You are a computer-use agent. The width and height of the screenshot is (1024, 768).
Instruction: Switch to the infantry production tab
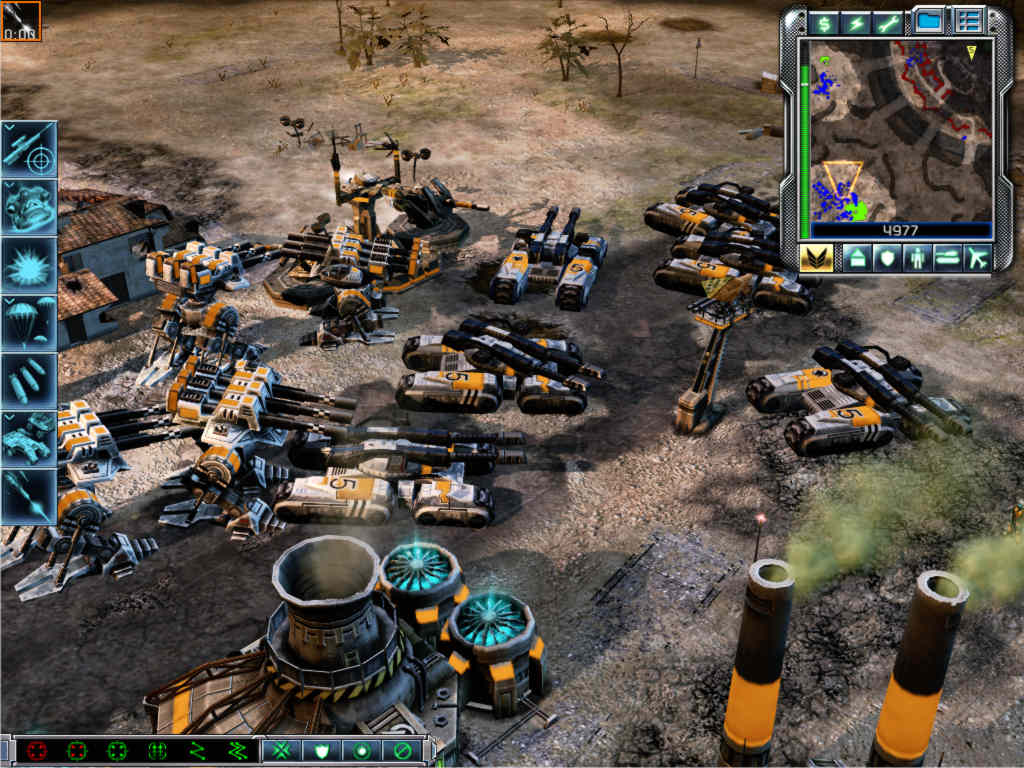click(916, 258)
